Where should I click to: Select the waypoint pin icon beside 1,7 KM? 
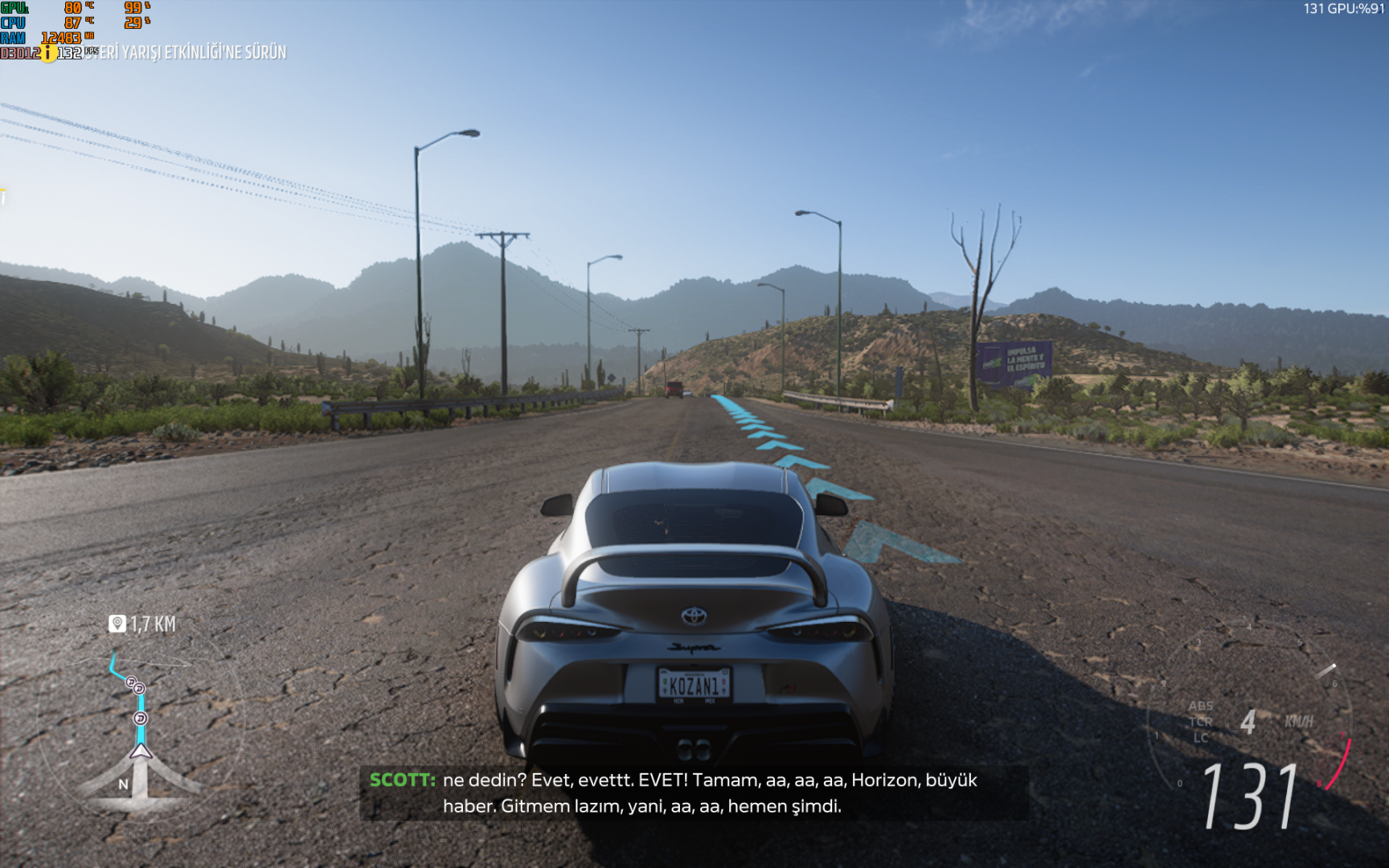(117, 624)
